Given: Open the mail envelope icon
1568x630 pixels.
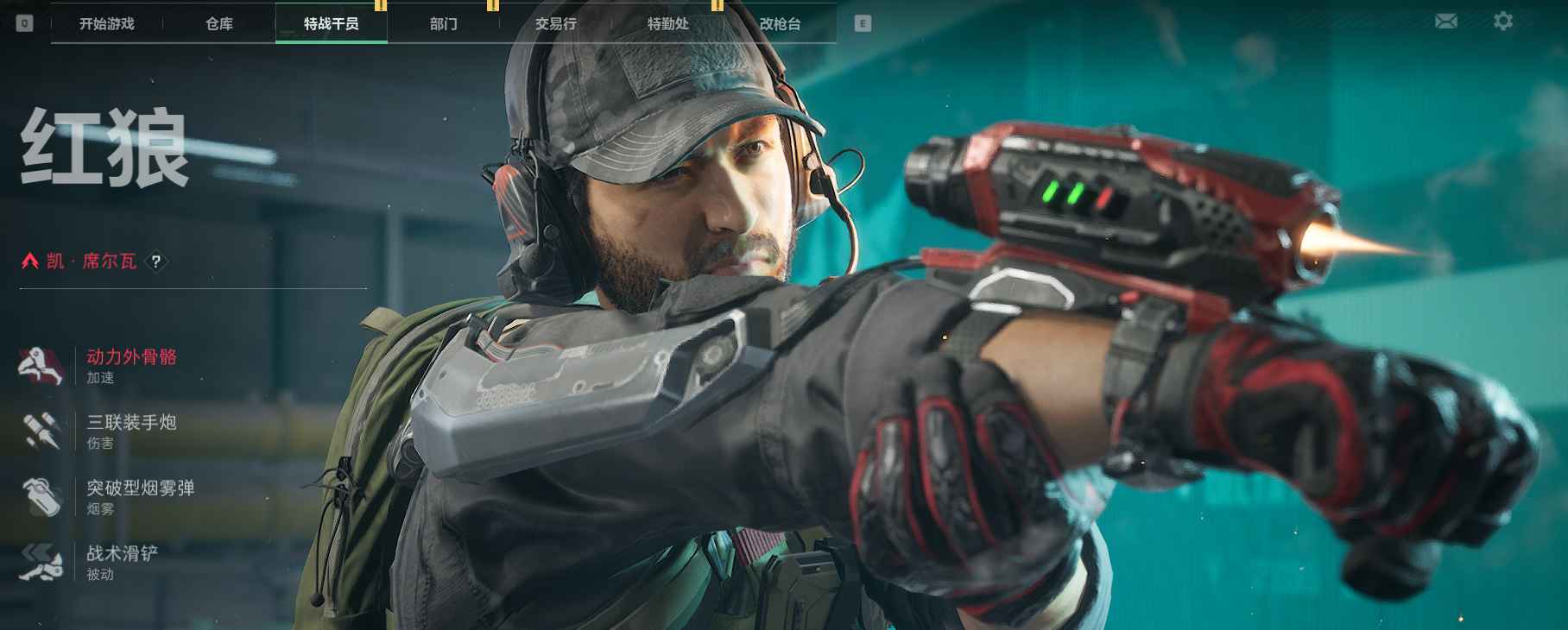Looking at the screenshot, I should pos(1446,21).
